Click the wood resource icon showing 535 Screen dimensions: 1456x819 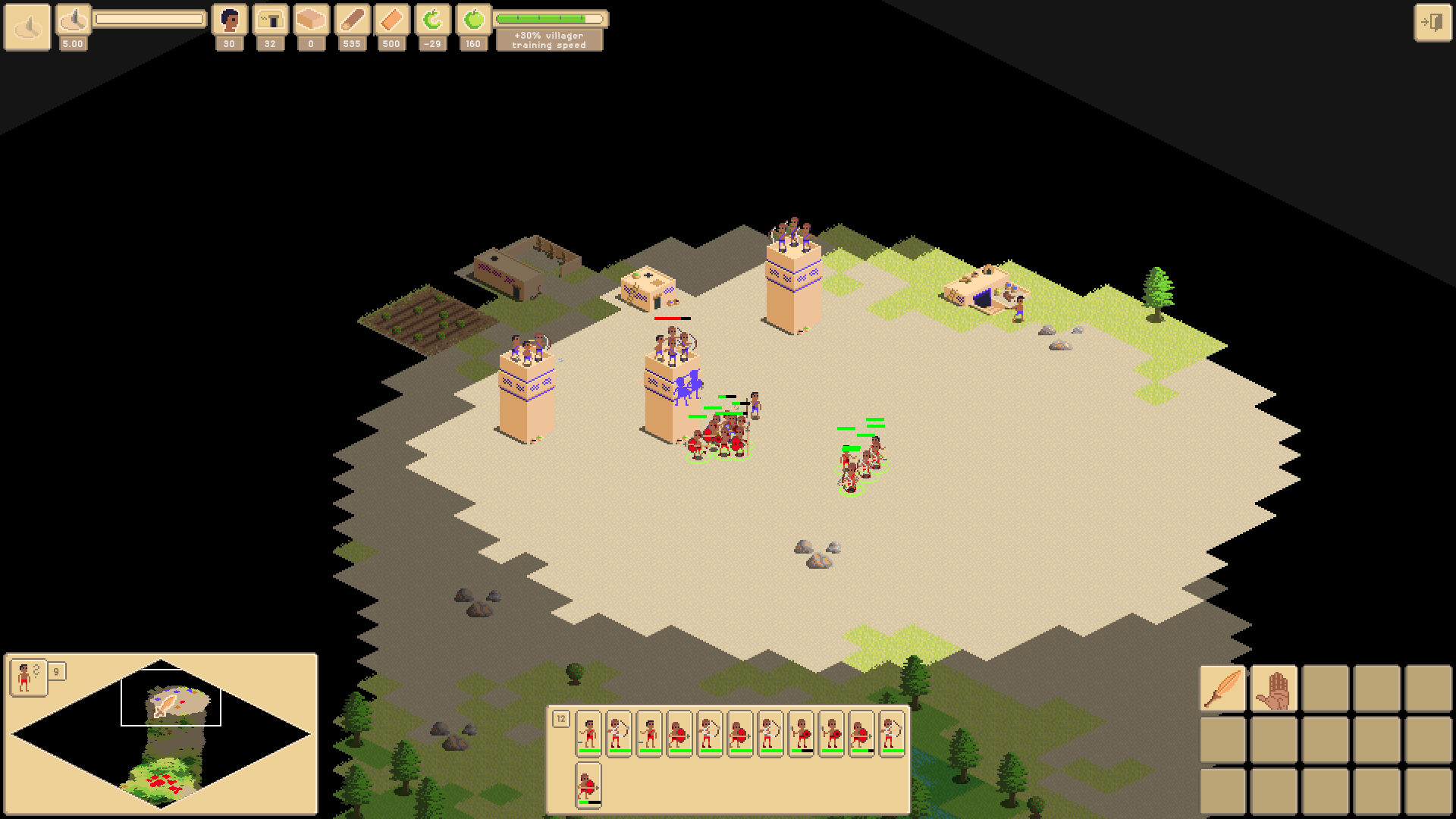pos(351,18)
